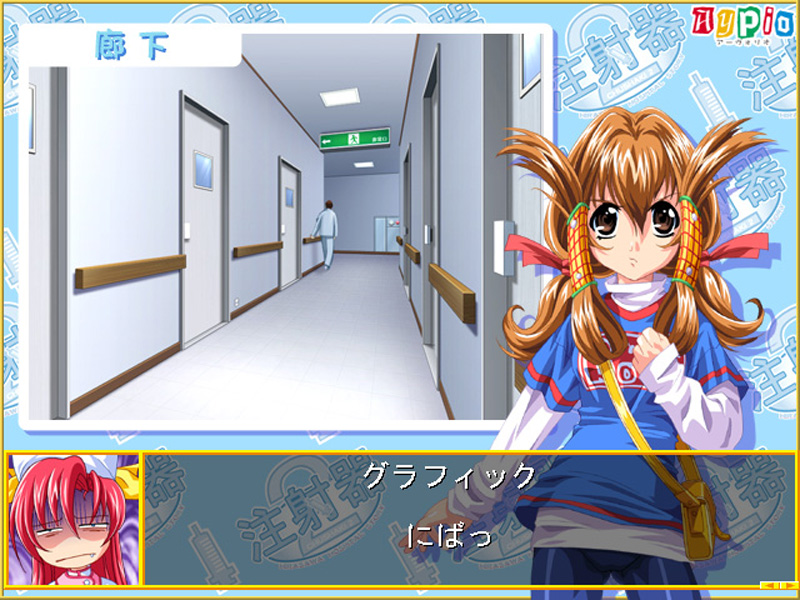This screenshot has width=800, height=600.
Task: Click the small left arrow button
Action: tap(766, 585)
